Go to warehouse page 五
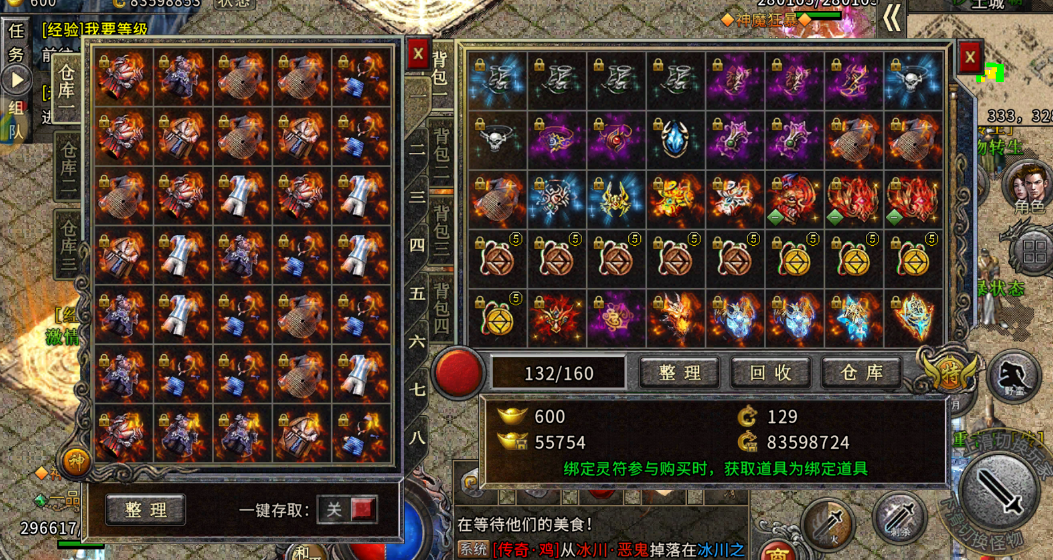The width and height of the screenshot is (1053, 560). coord(417,294)
